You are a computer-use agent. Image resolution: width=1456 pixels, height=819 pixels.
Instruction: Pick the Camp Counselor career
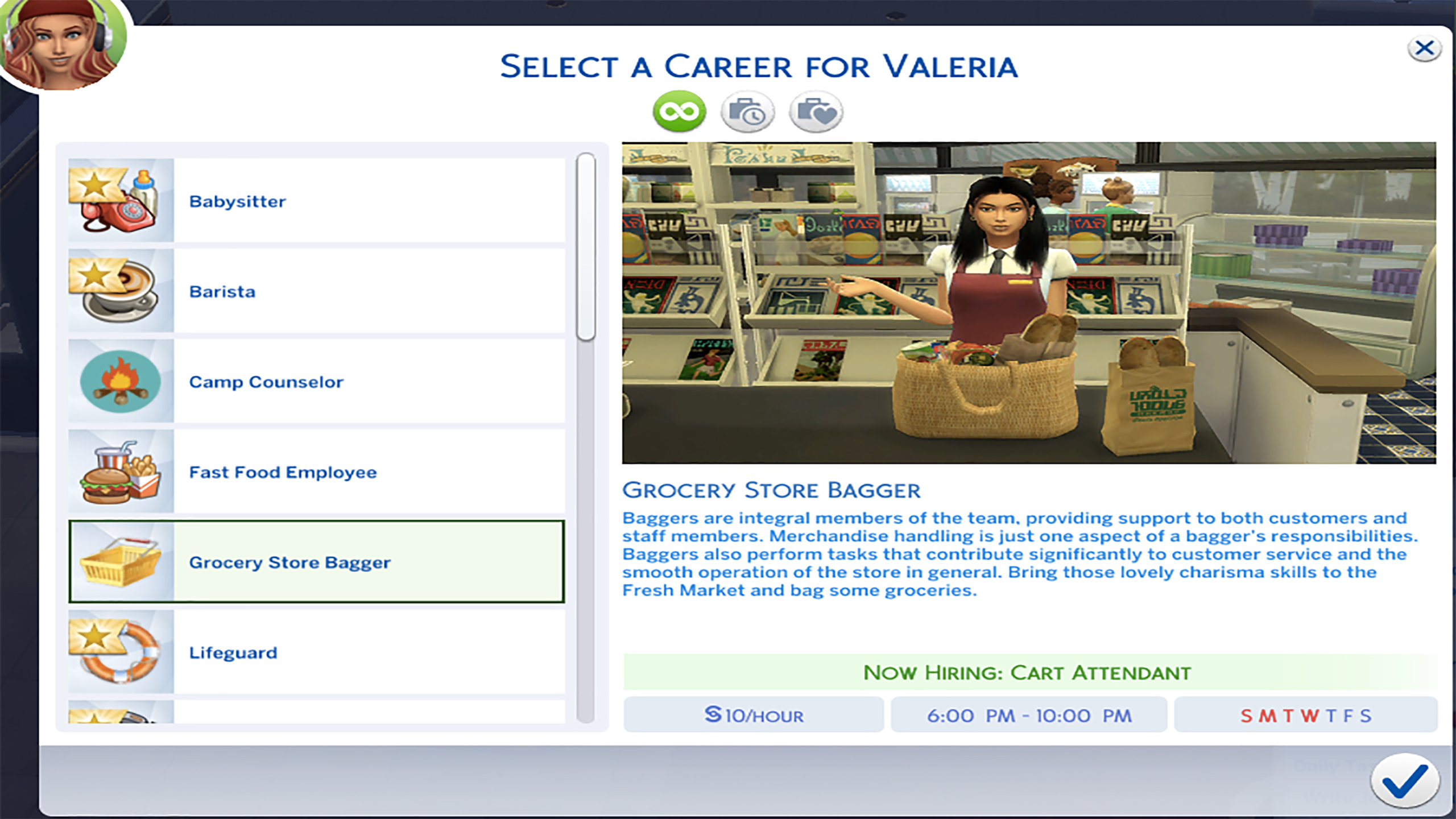[x=316, y=382]
